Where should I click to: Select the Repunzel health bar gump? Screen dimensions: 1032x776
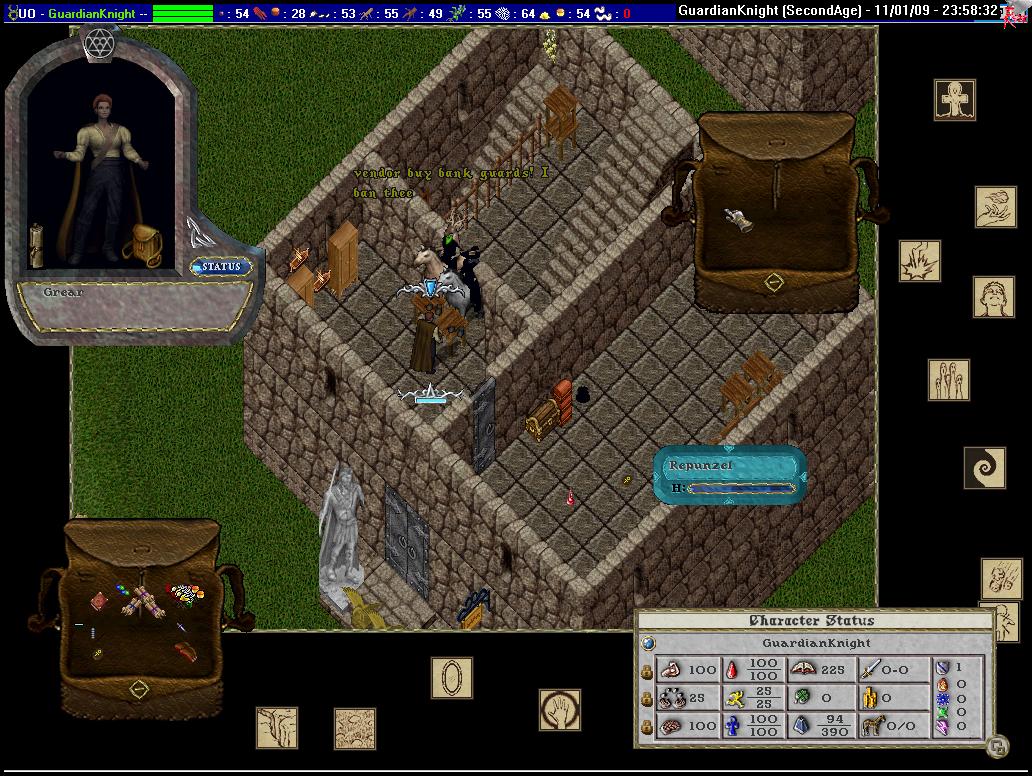730,474
